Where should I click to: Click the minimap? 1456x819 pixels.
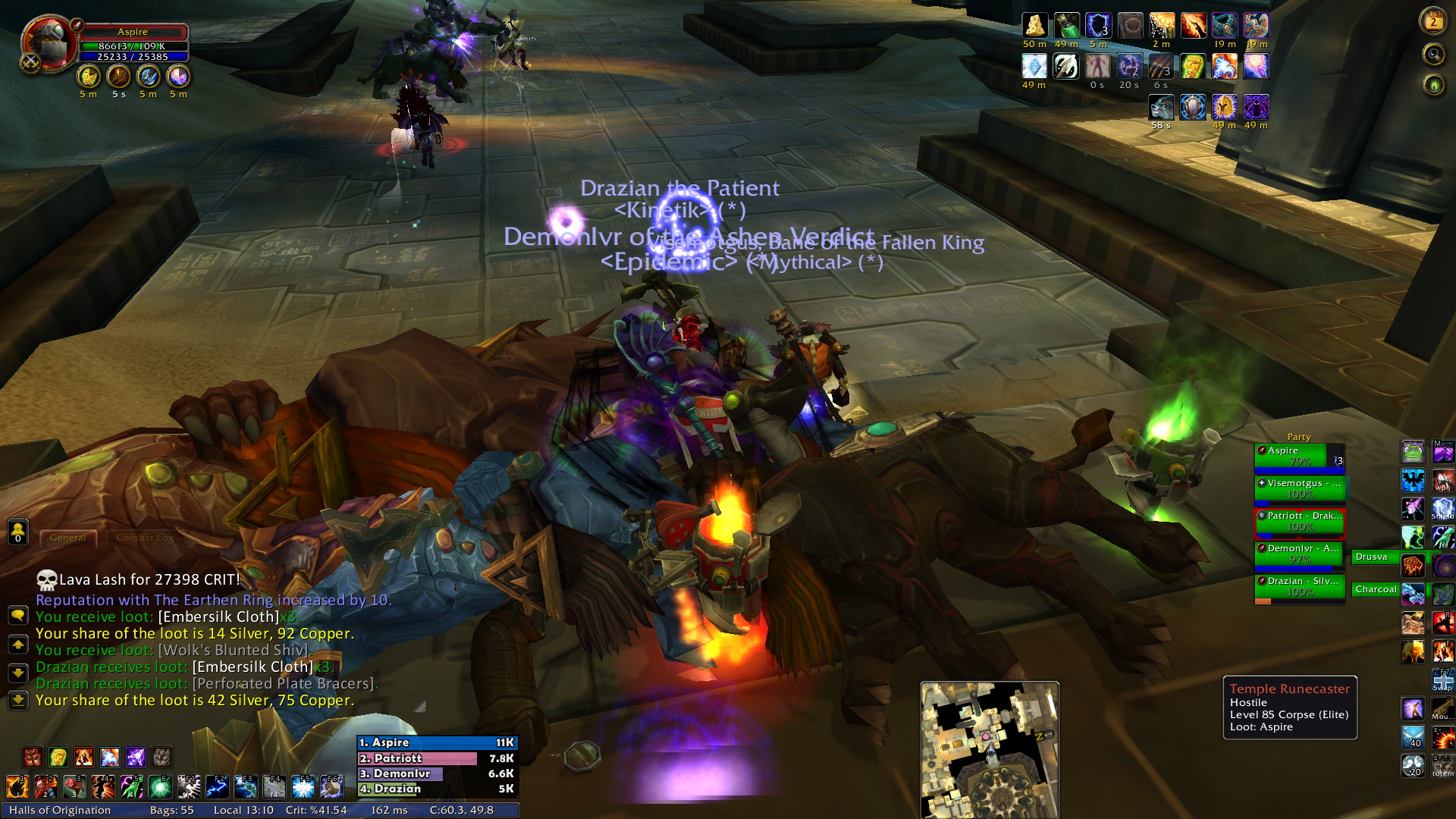tap(989, 748)
